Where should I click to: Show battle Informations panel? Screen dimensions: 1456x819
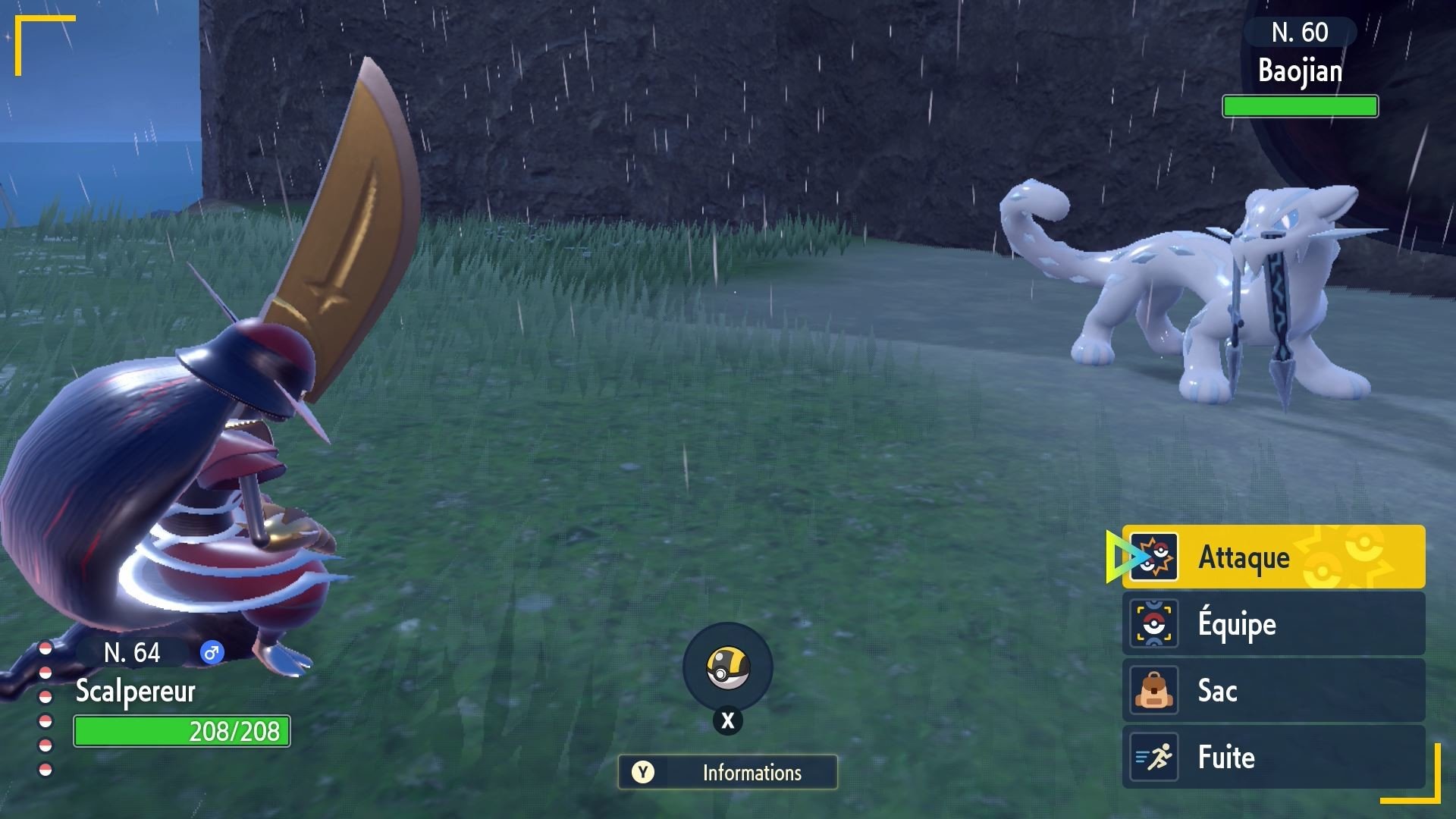coord(727,772)
